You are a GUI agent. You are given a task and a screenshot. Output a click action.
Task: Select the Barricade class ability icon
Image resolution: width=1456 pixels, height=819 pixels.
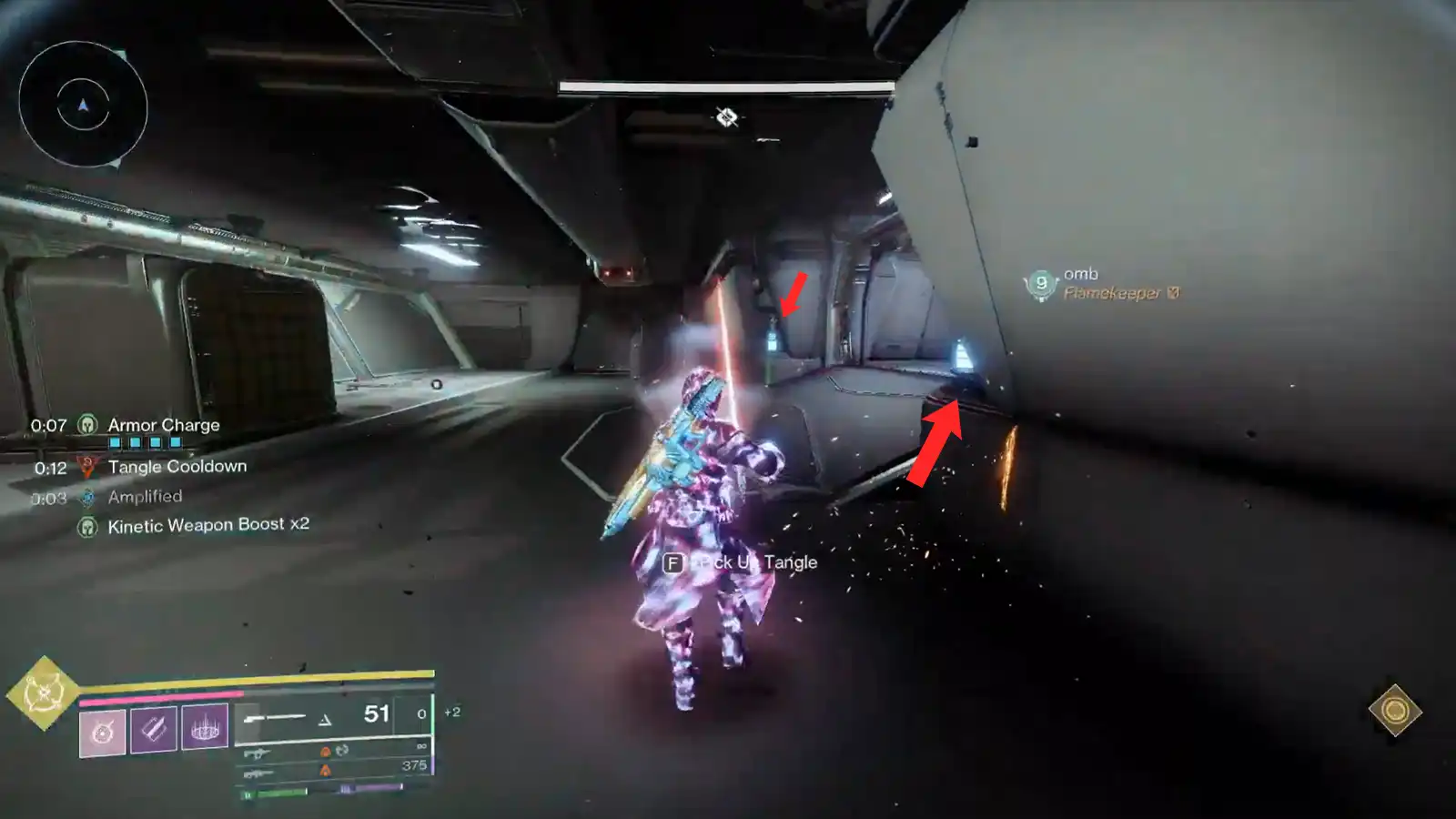click(205, 728)
